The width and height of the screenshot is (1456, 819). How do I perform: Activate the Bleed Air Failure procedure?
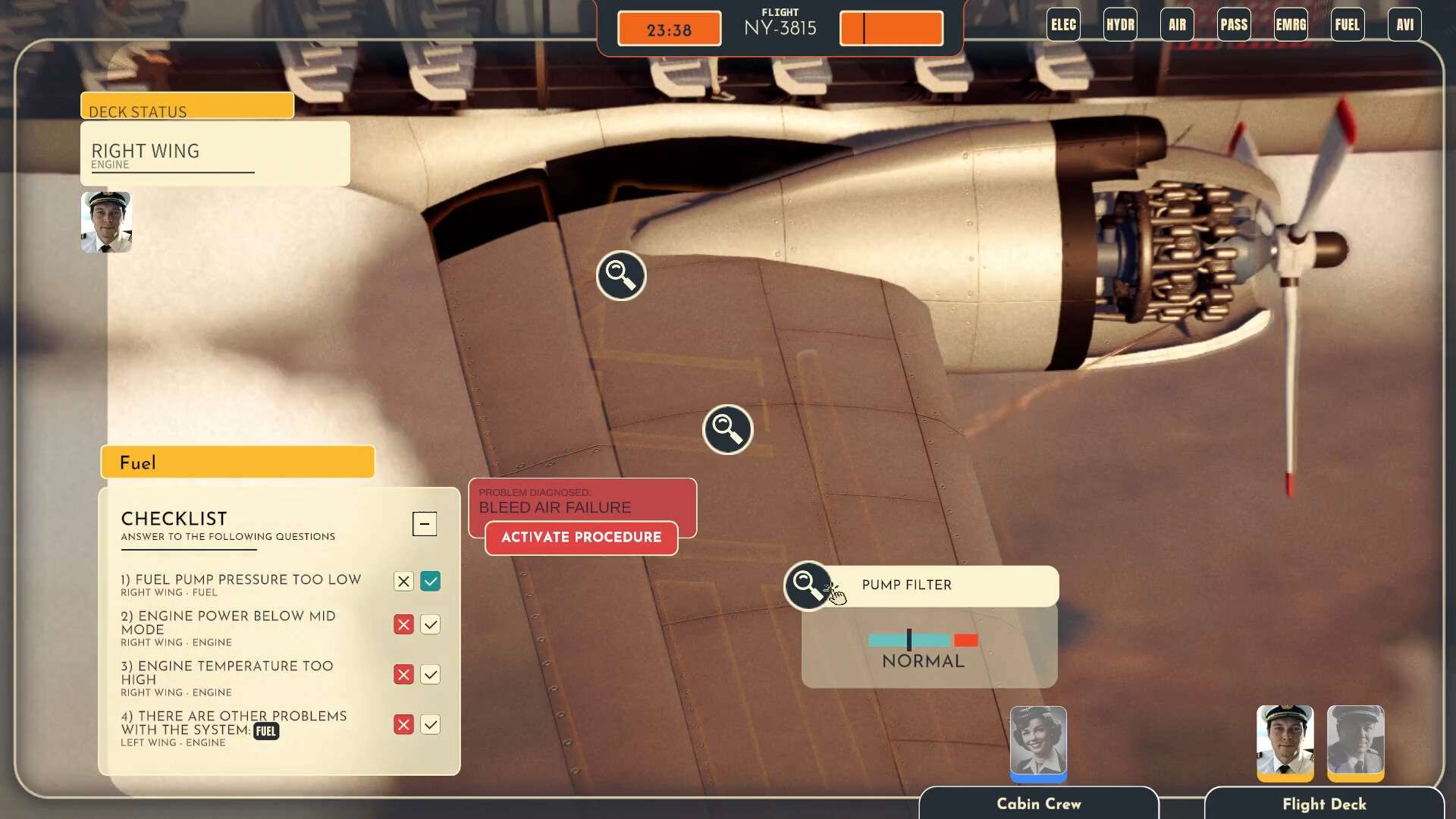pos(581,538)
